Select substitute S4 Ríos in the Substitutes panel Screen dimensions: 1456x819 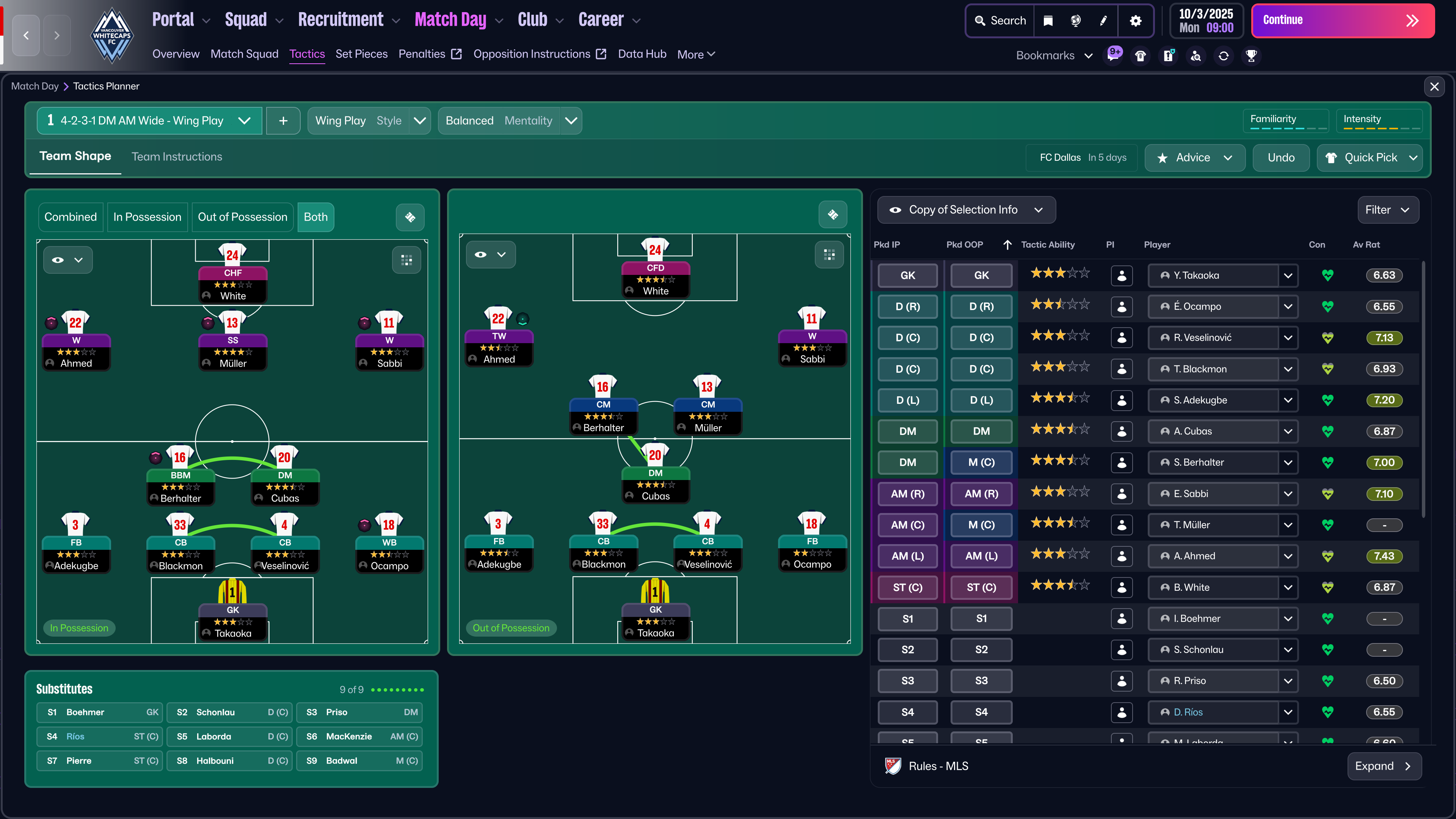coord(99,736)
